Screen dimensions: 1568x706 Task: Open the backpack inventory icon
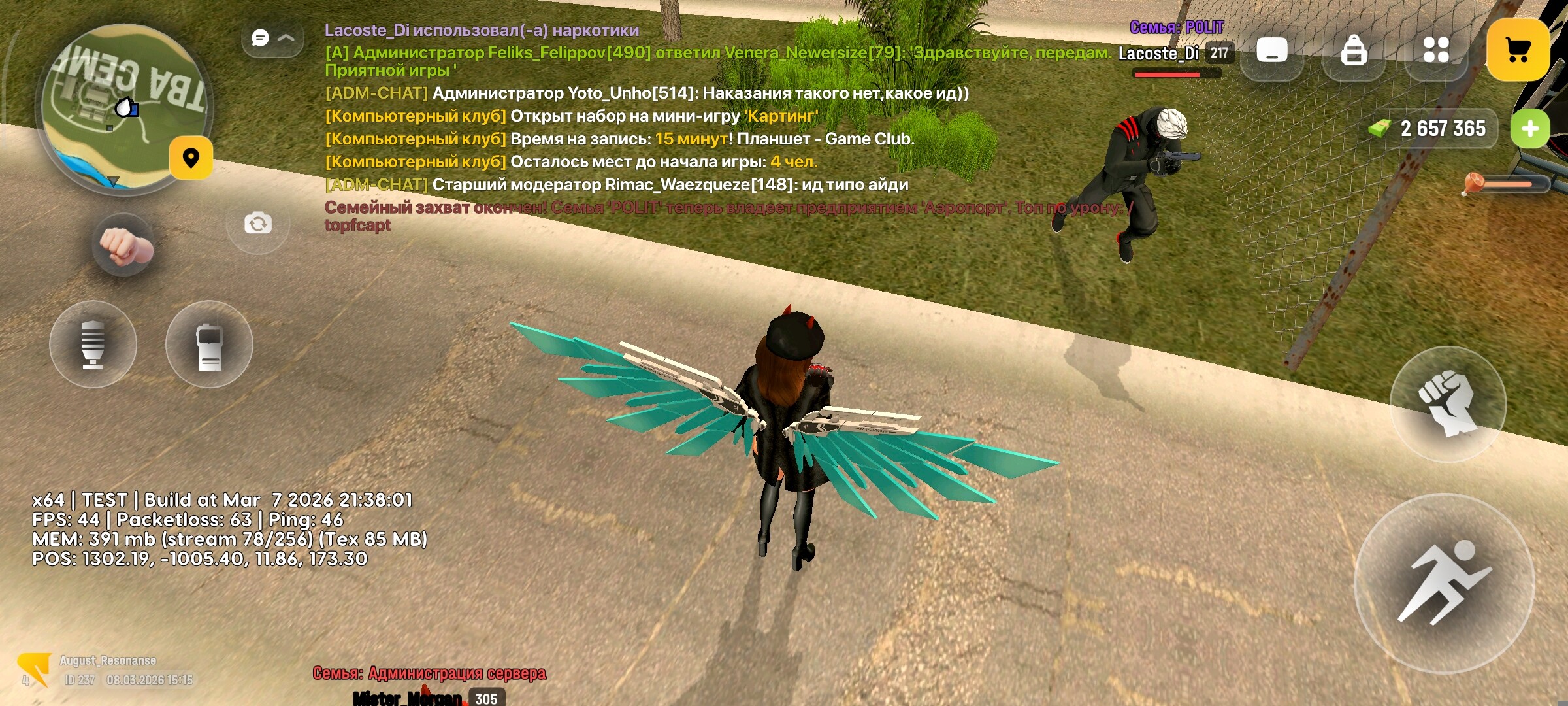coord(1352,49)
